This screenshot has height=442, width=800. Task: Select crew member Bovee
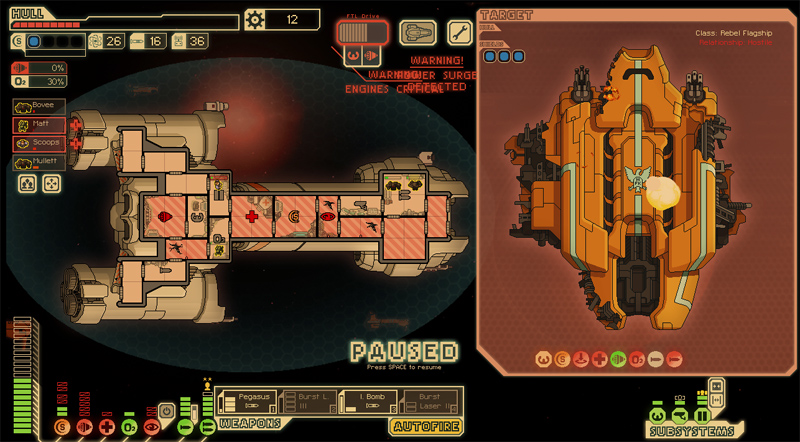(x=40, y=106)
